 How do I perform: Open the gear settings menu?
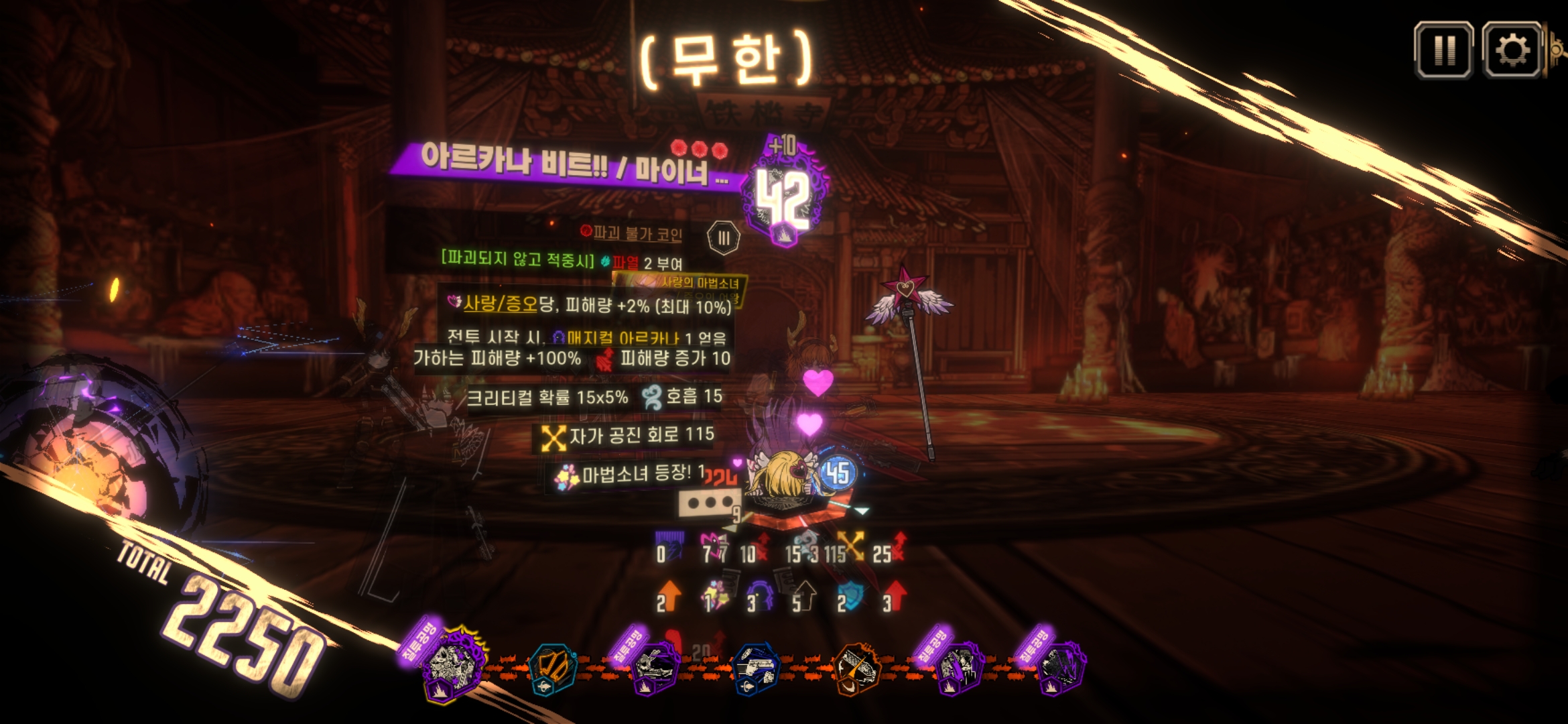(1512, 50)
